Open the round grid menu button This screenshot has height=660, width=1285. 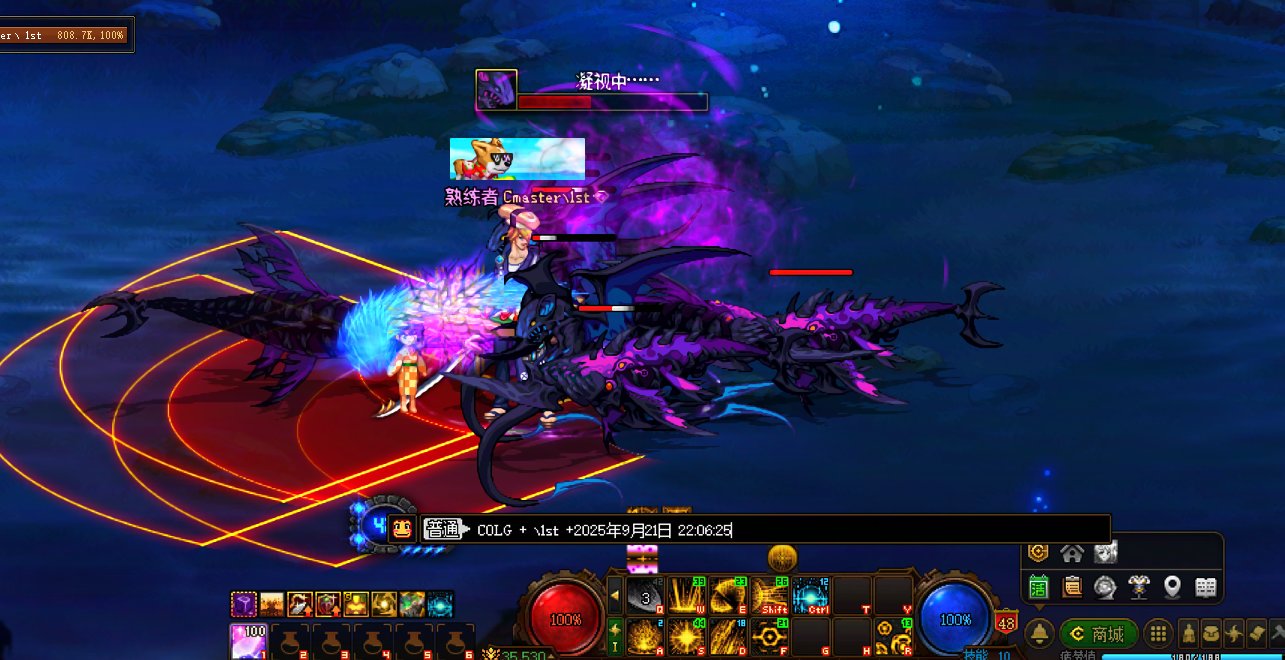tap(1158, 634)
